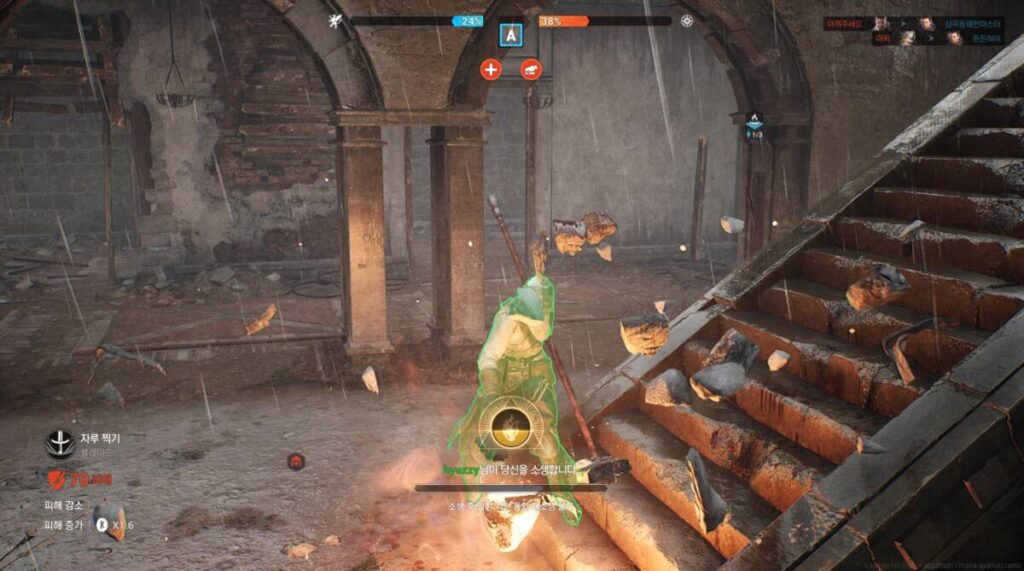
Task: Click the red ballista icon
Action: (531, 69)
